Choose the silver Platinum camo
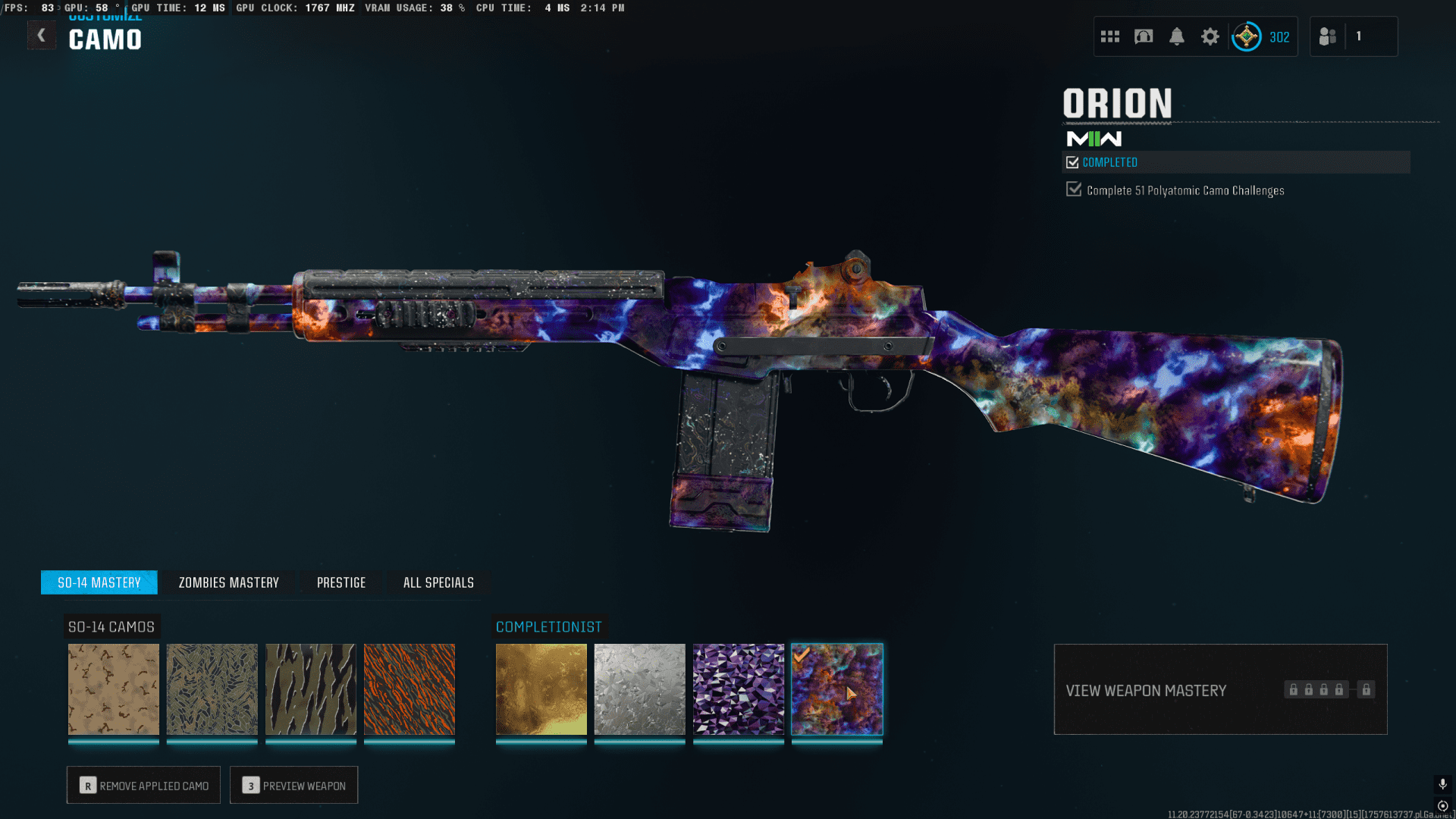Screen dimensions: 1456x819 tap(640, 689)
